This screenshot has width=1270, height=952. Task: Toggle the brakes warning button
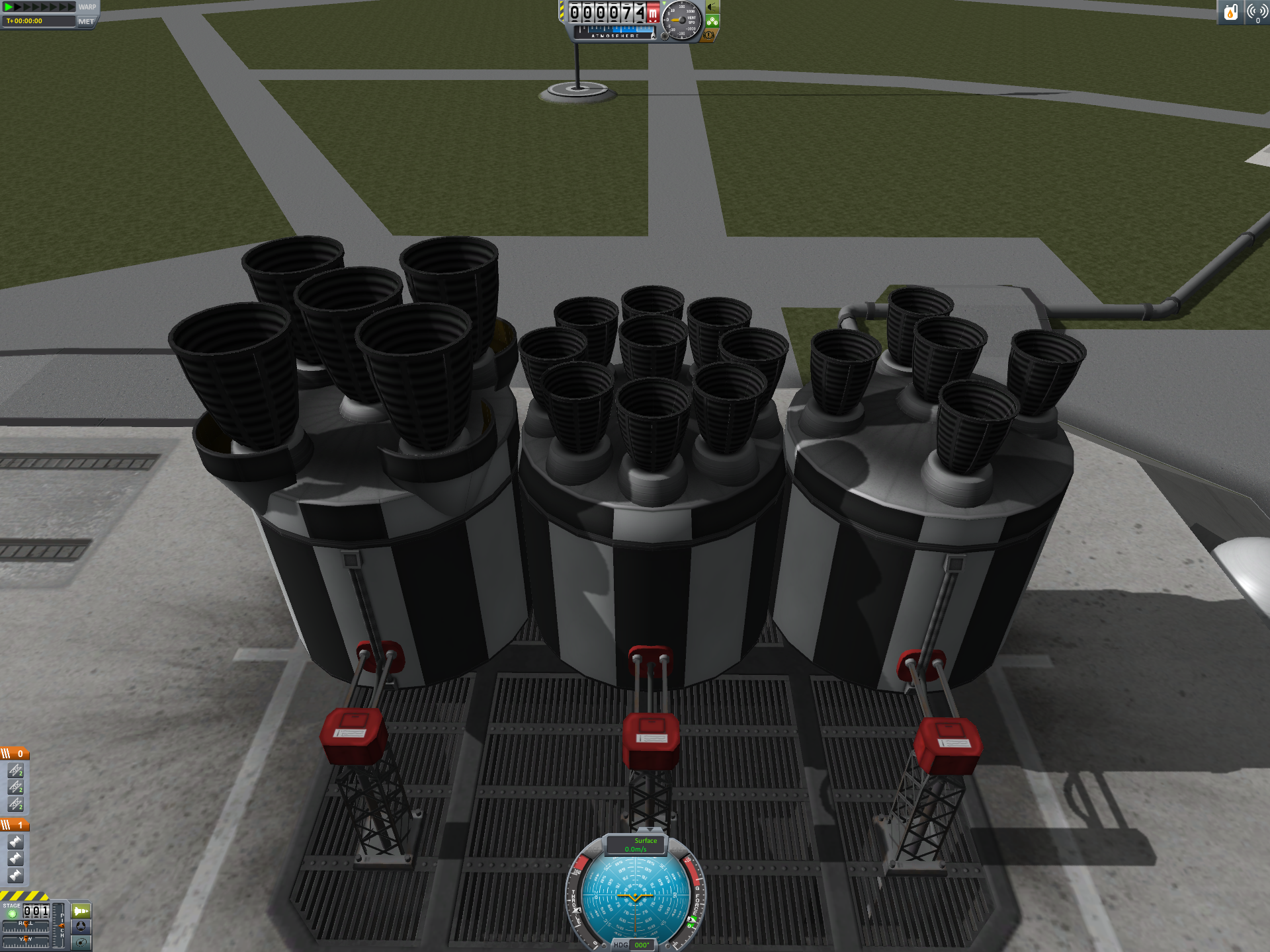(709, 35)
